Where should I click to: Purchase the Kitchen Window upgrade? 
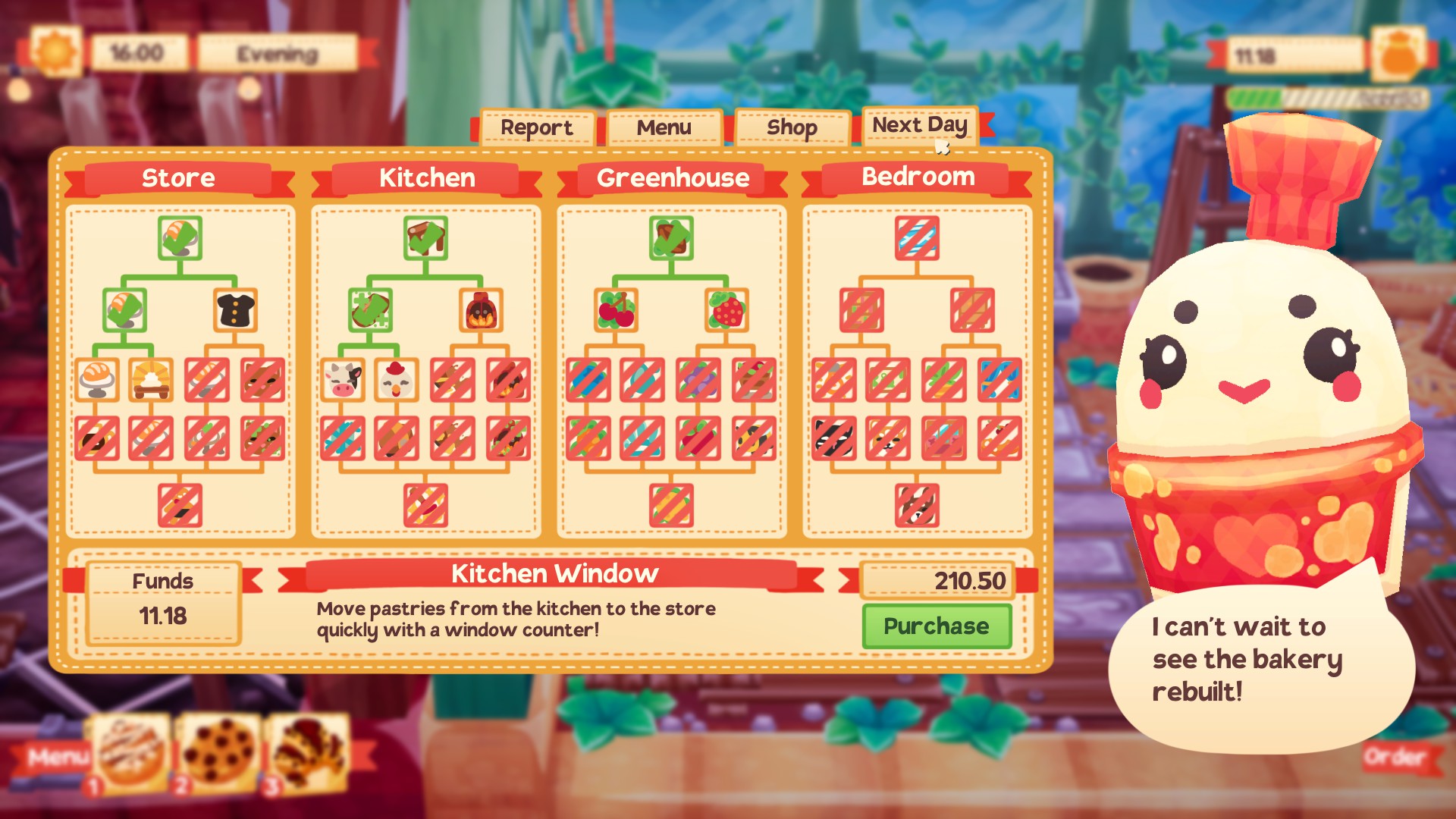tap(936, 626)
